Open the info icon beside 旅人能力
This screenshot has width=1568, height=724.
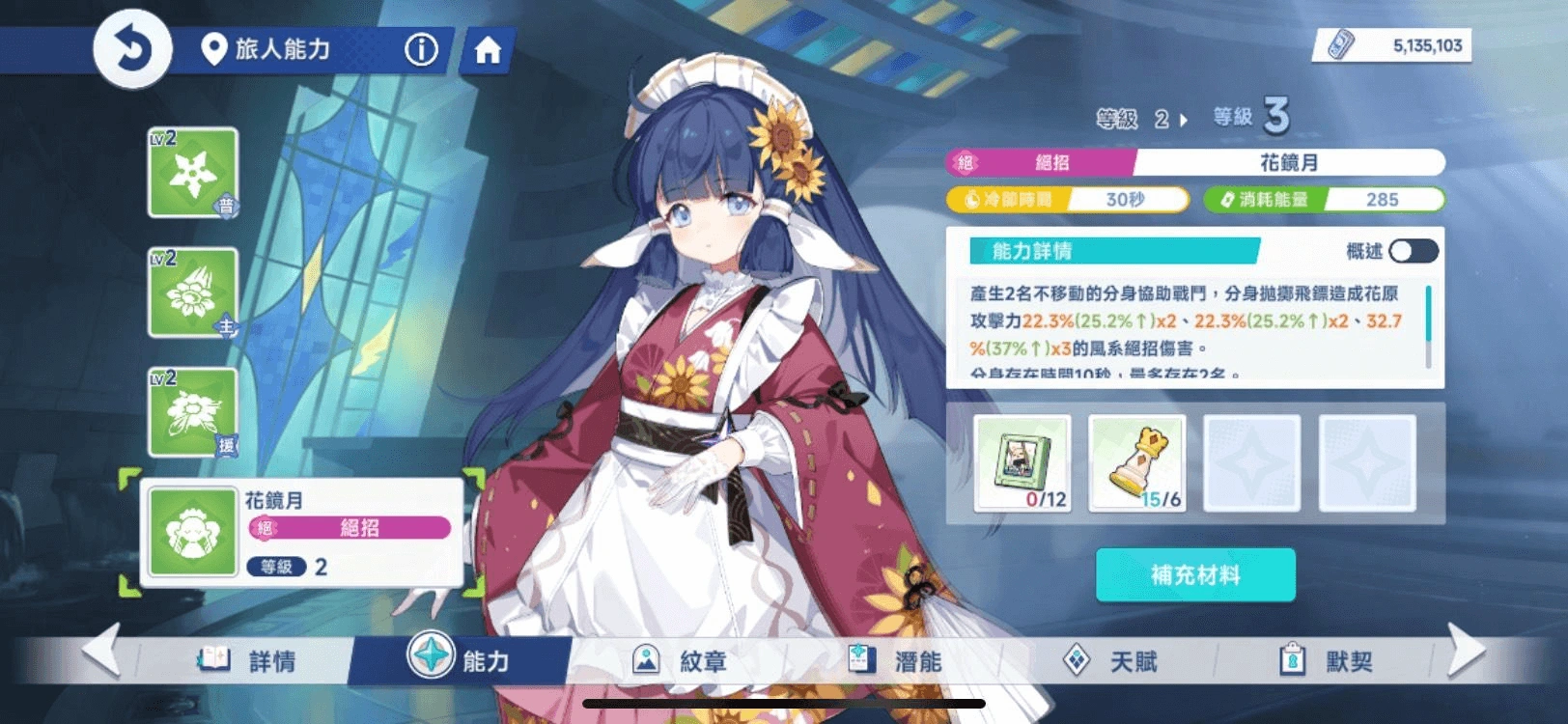pyautogui.click(x=421, y=49)
